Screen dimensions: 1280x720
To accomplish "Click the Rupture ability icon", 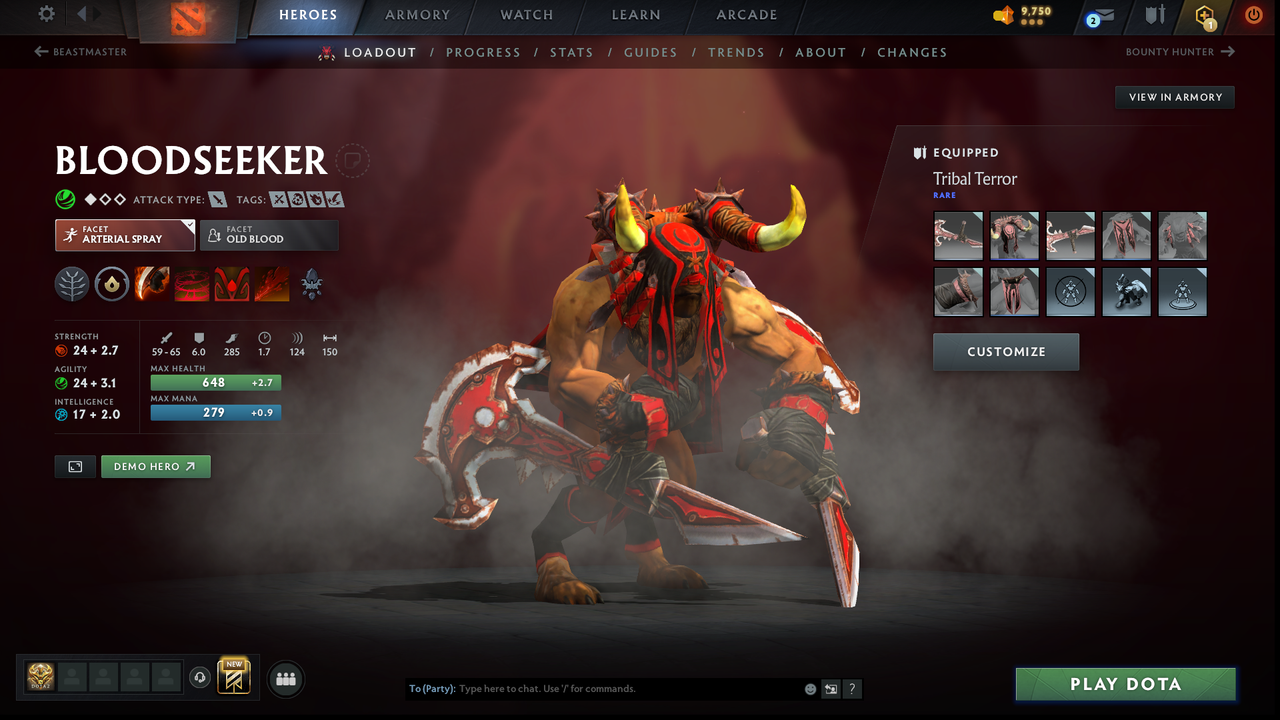I will [x=272, y=283].
